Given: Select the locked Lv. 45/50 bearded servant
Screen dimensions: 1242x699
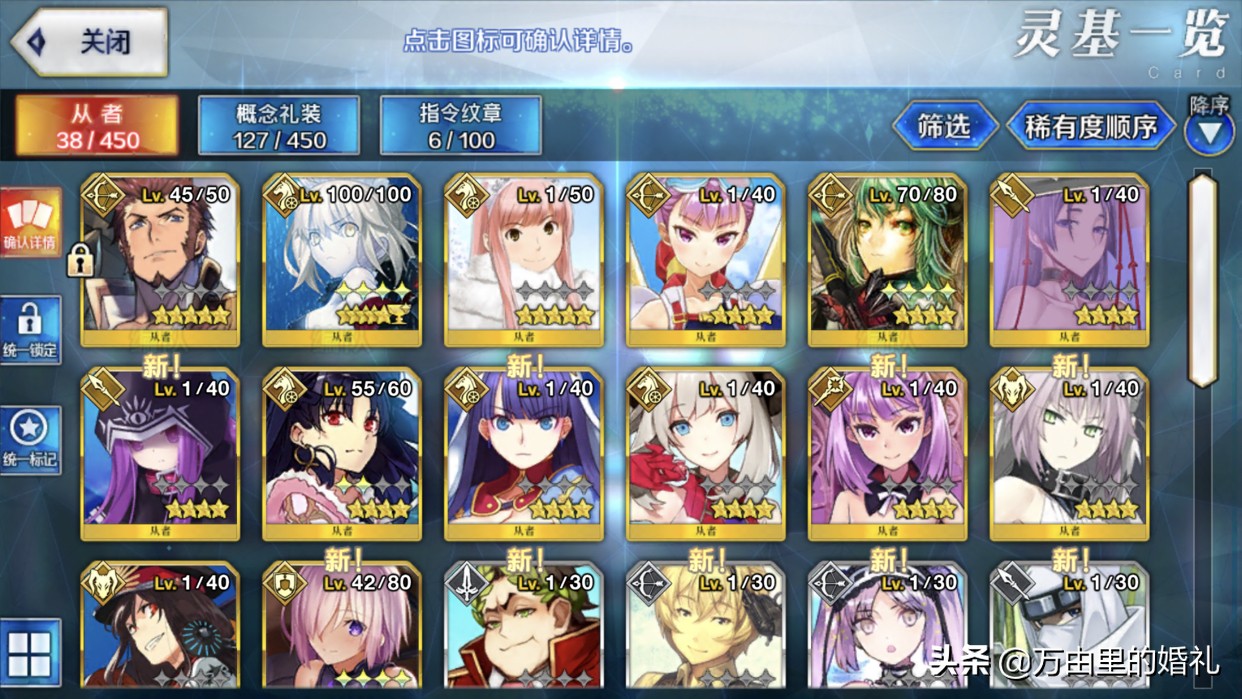Looking at the screenshot, I should pos(160,260).
